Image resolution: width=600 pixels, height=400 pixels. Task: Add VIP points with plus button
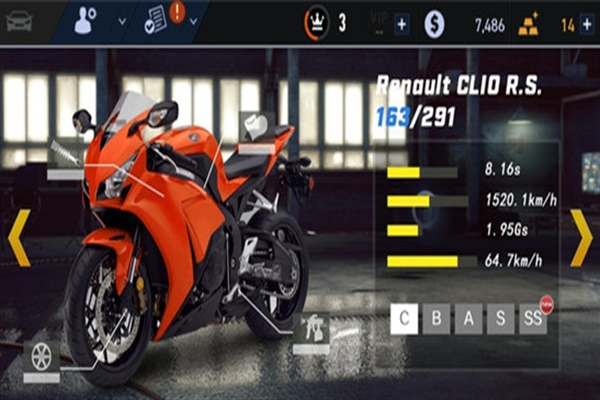click(x=402, y=24)
